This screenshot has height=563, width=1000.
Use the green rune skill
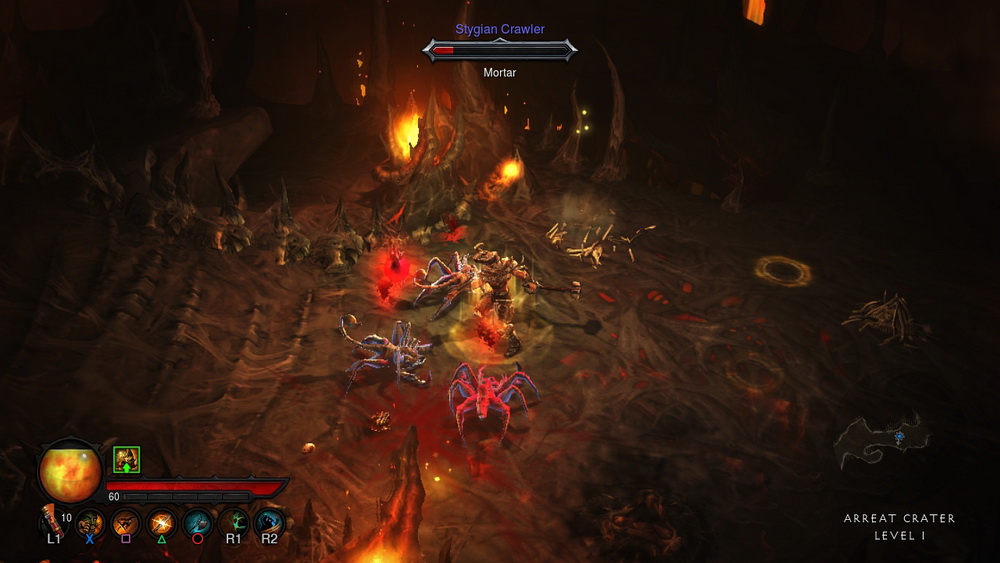234,522
